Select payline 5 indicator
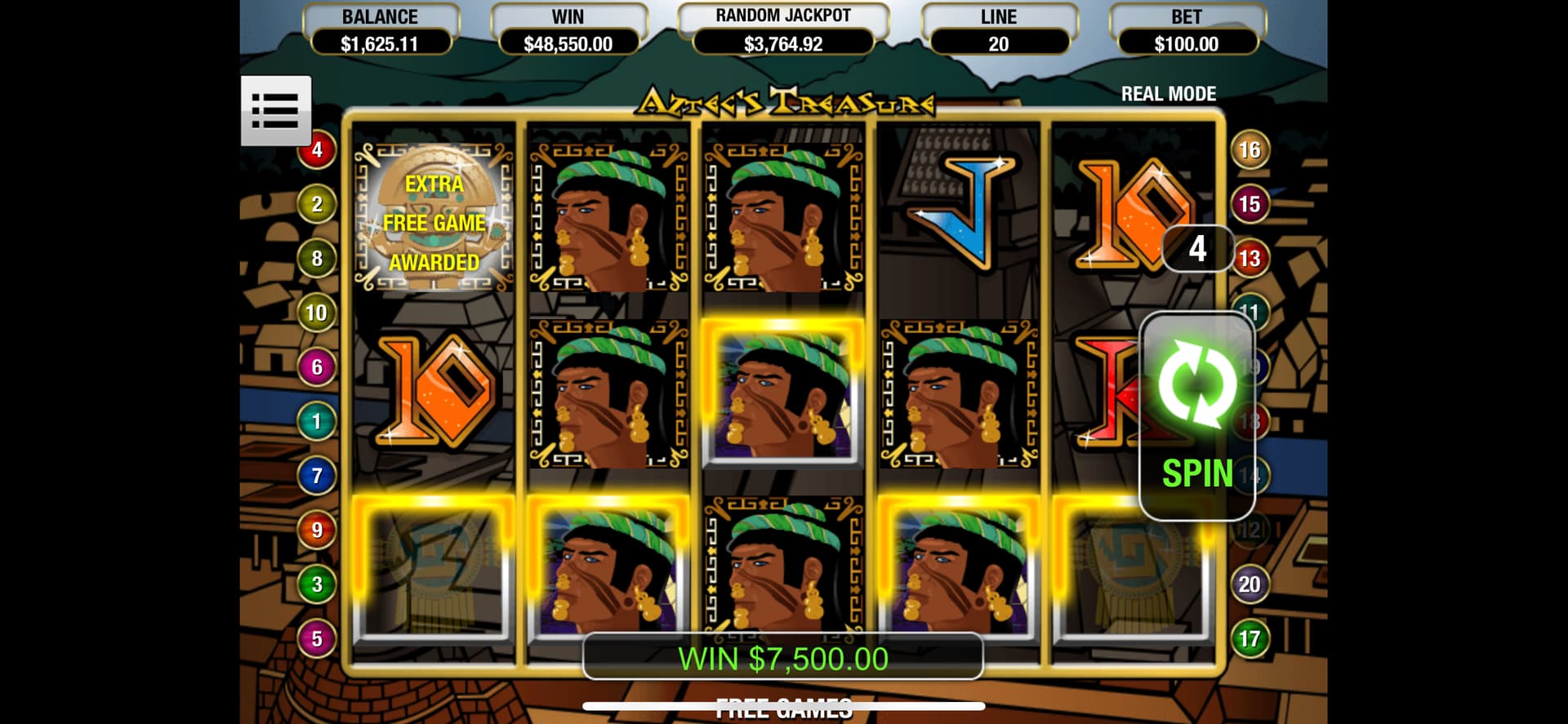This screenshot has width=1568, height=724. pyautogui.click(x=317, y=639)
